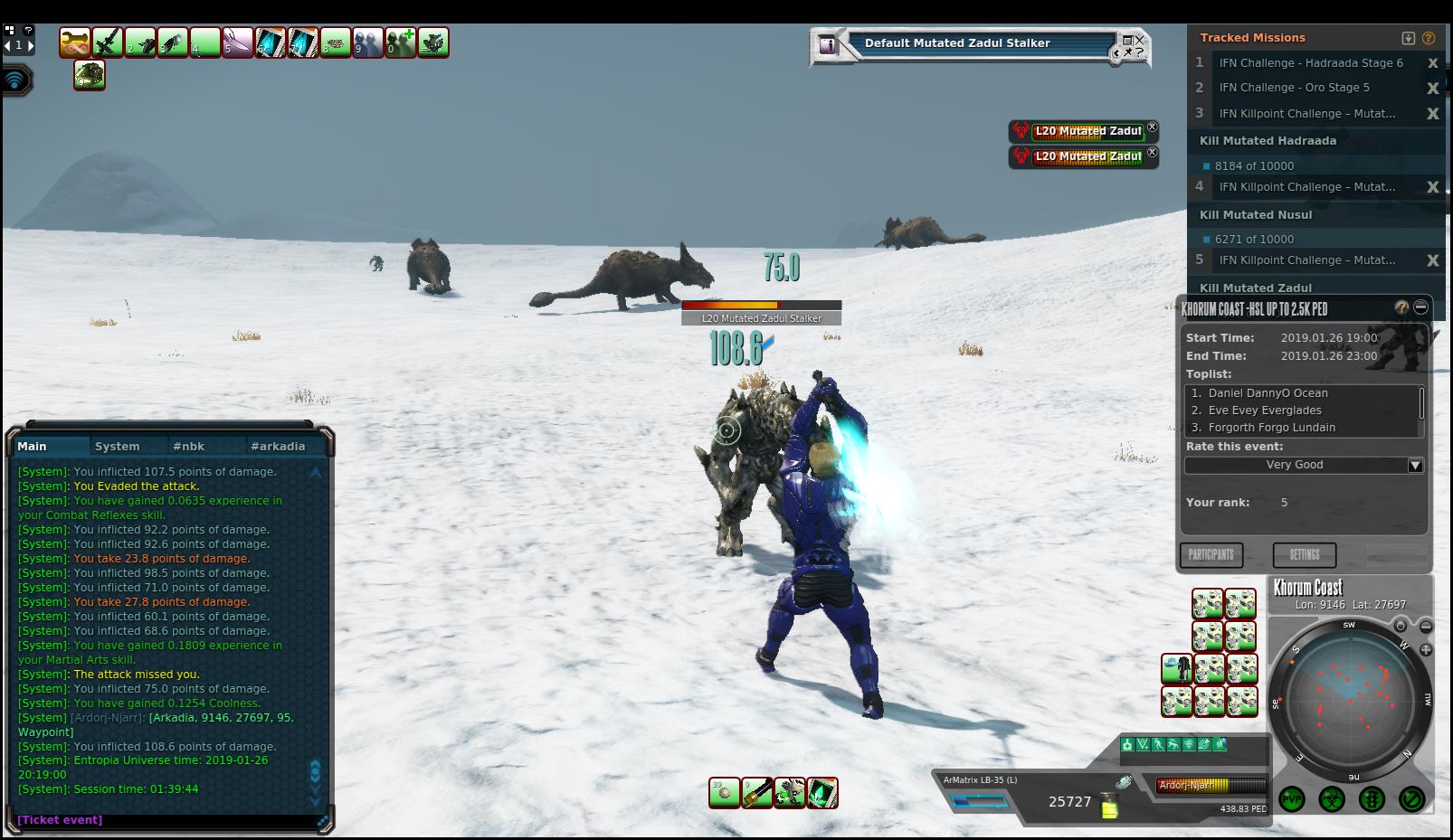Switch to the System chat tab
Screen dimensions: 1453x840
pyautogui.click(x=118, y=446)
